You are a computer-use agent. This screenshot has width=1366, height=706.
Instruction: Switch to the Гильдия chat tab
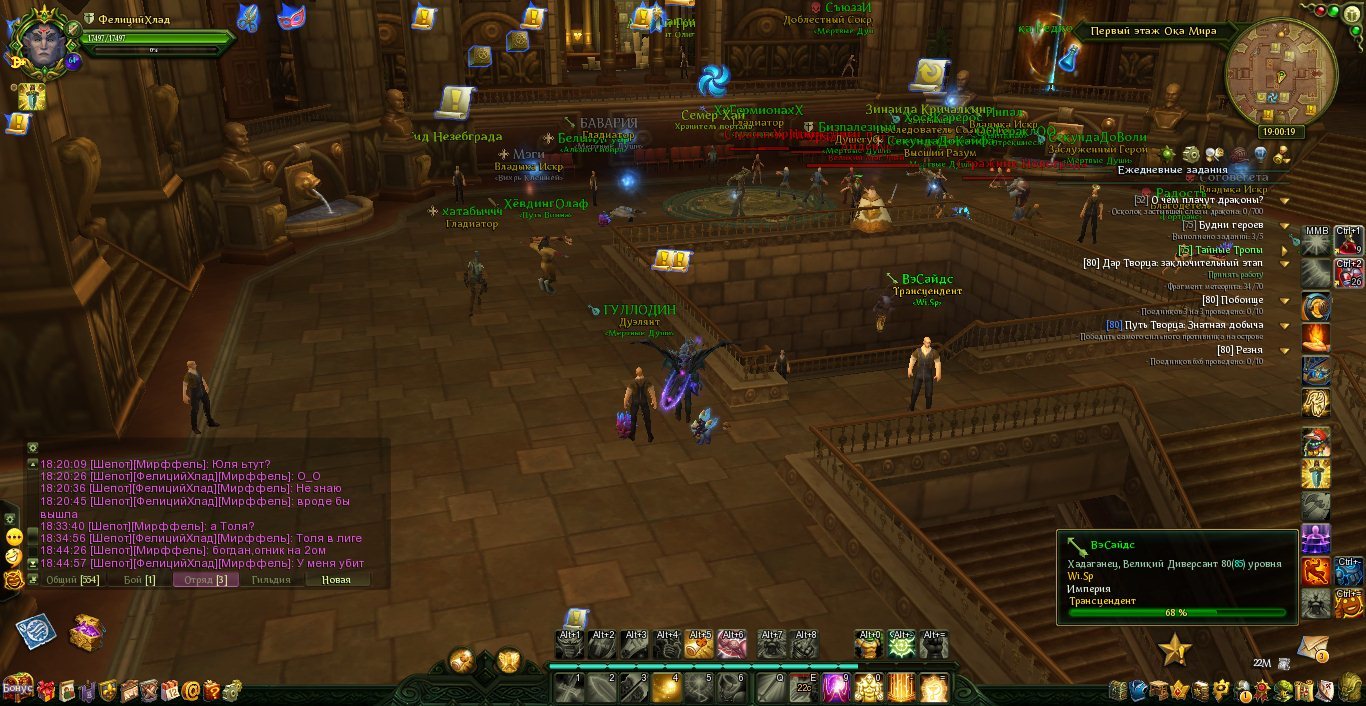(x=271, y=580)
